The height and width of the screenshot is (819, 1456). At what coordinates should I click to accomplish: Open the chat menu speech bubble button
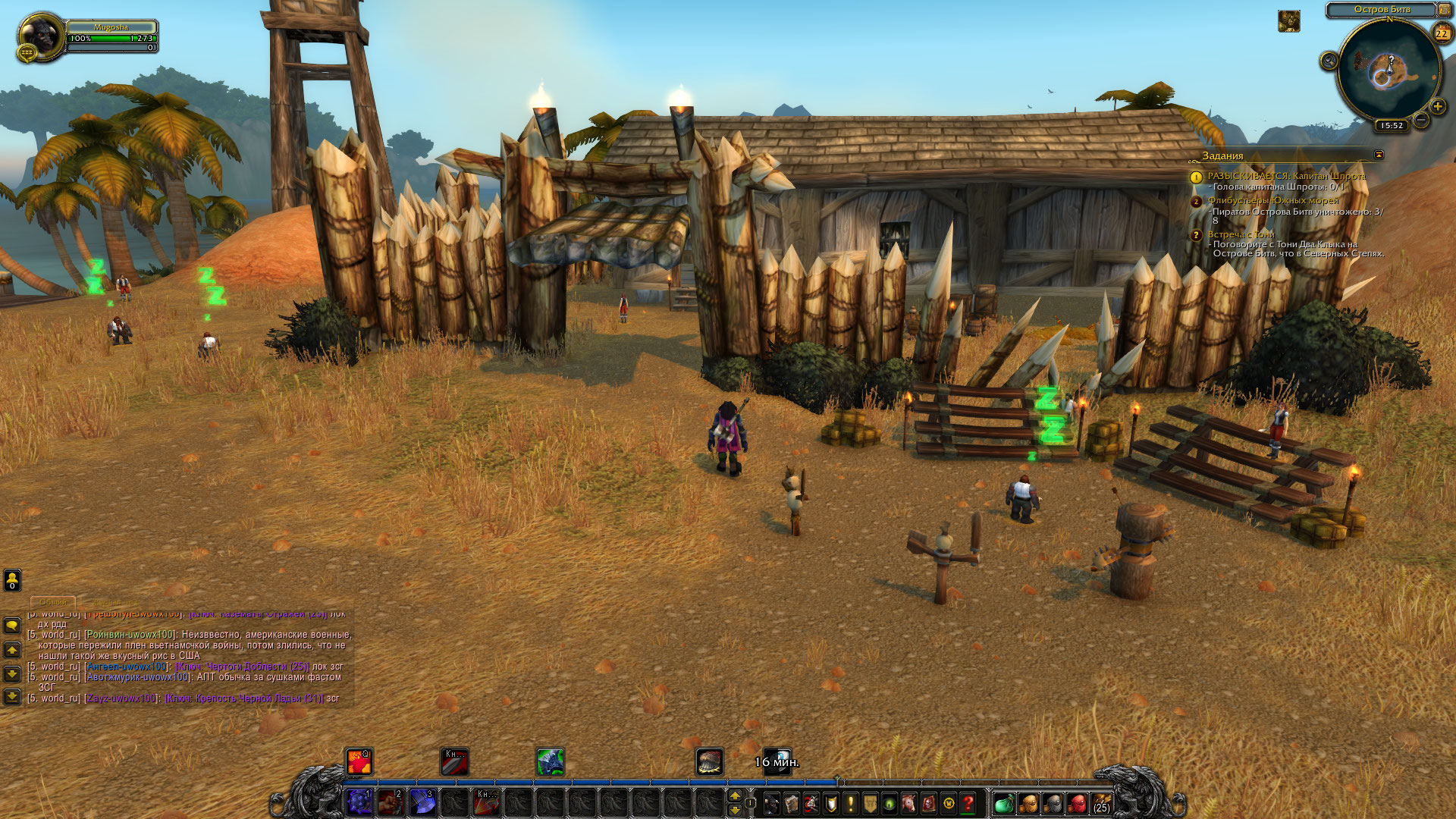click(x=12, y=626)
